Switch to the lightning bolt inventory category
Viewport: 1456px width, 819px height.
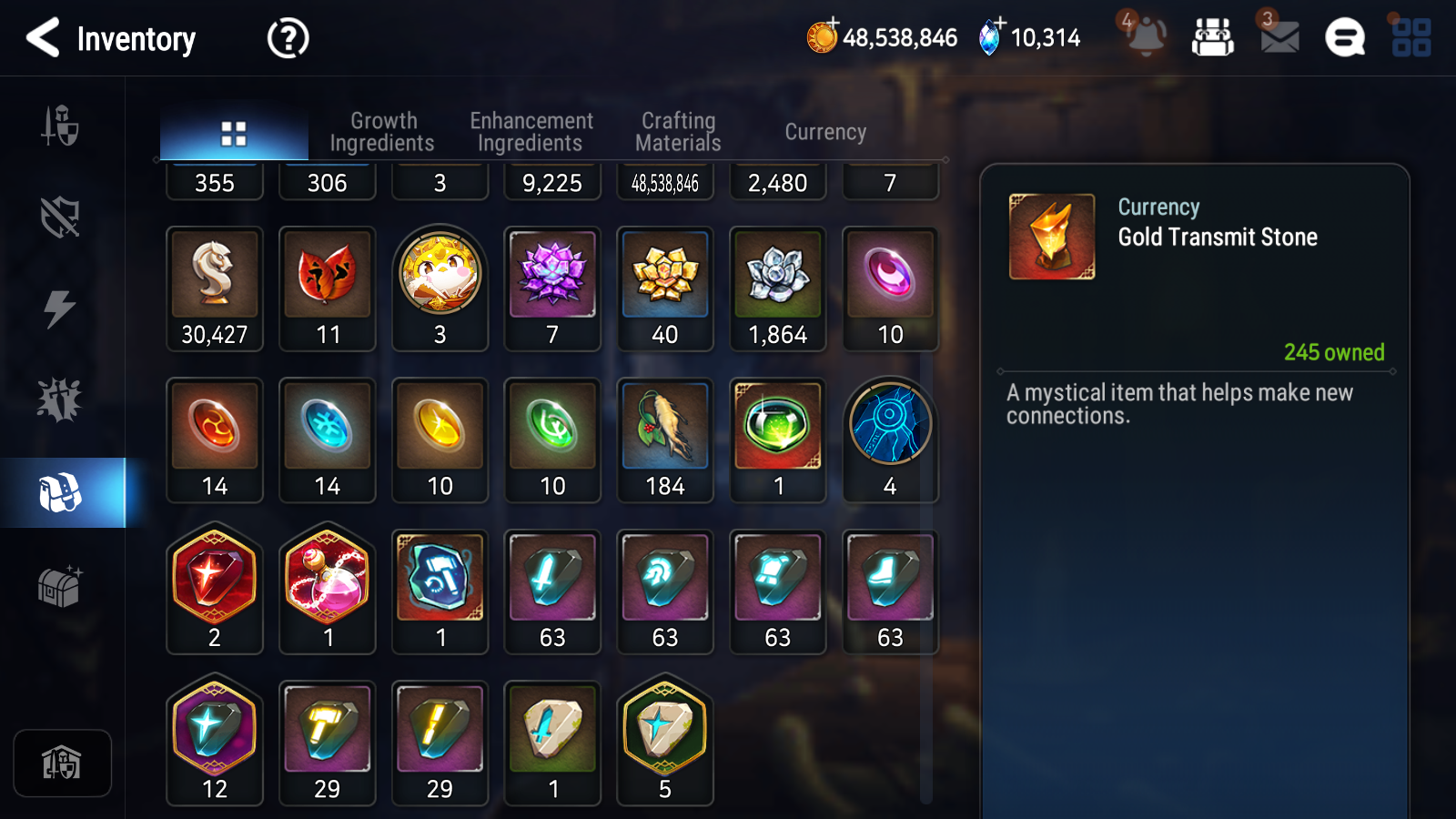point(60,308)
